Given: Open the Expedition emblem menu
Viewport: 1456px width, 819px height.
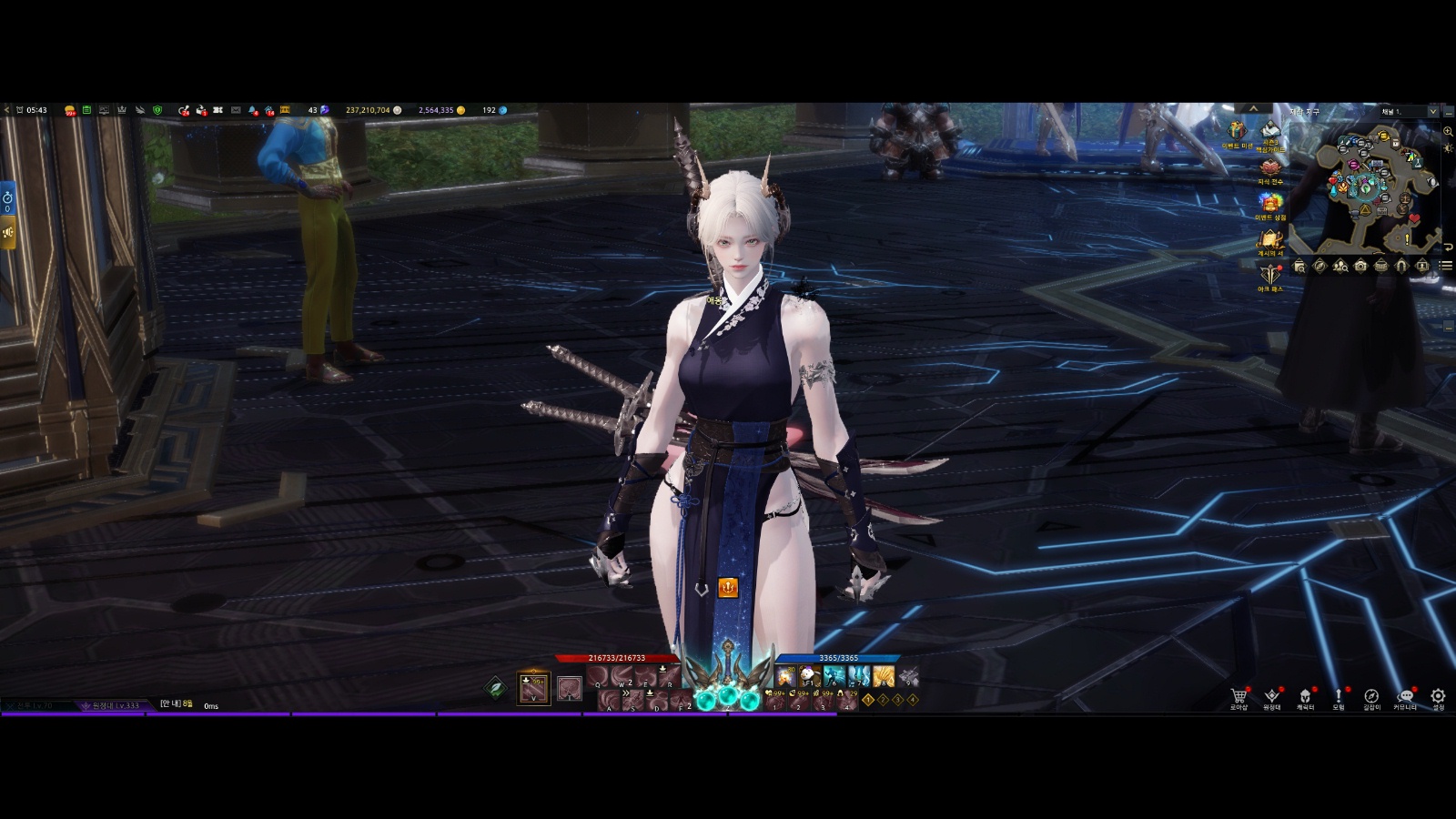Looking at the screenshot, I should pos(1271,696).
